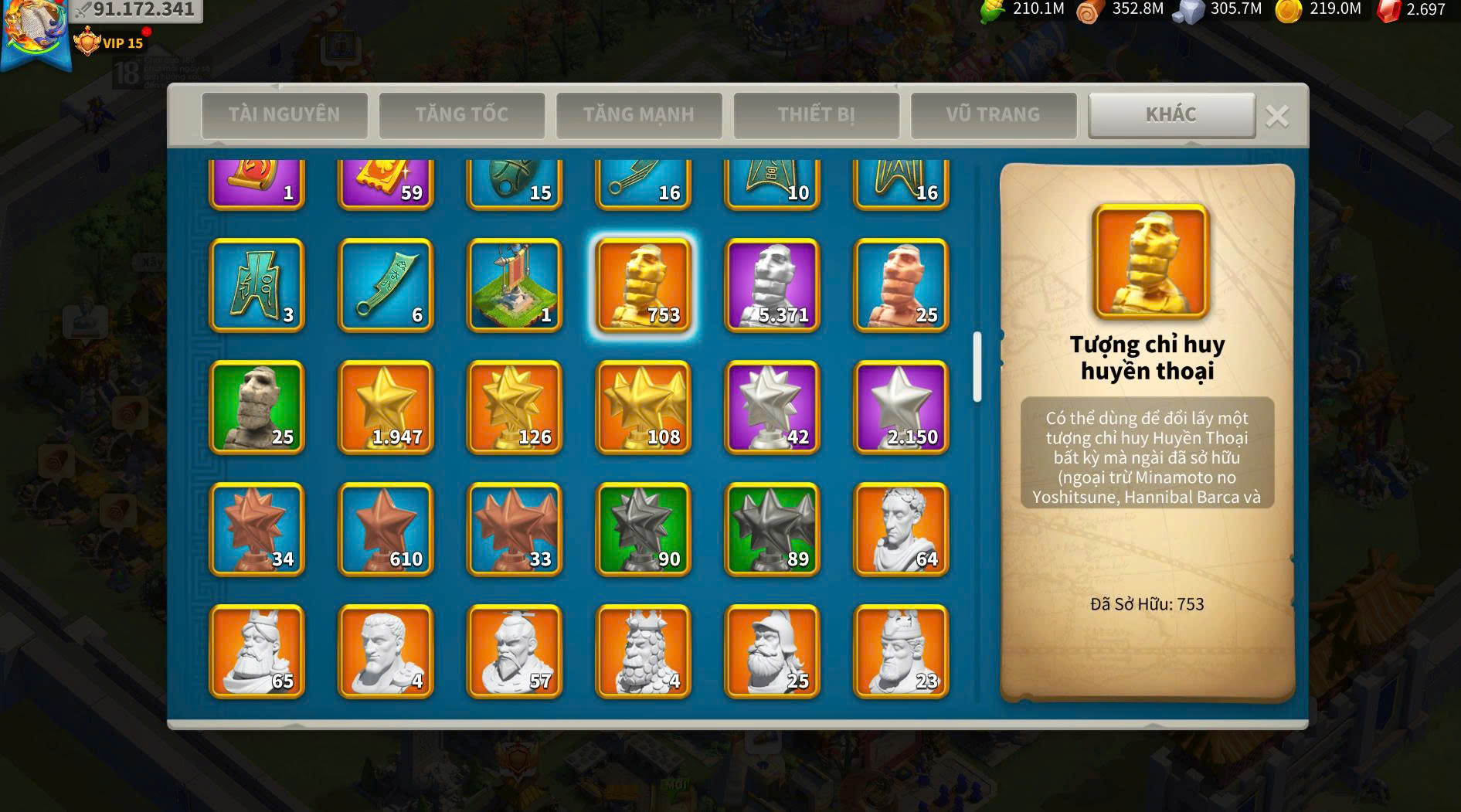Select the flag building item with 1
This screenshot has height=812, width=1461.
[x=515, y=285]
